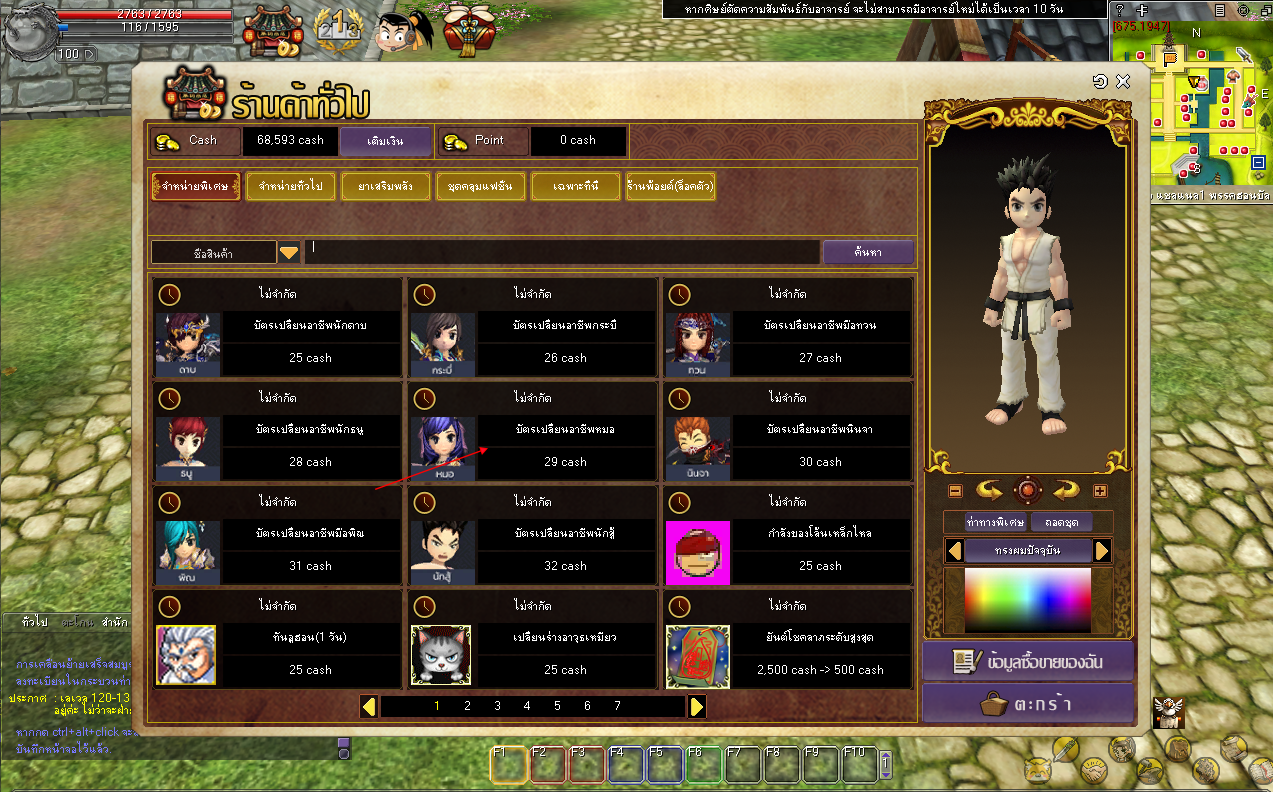Switch to the จำหน่ายทั่วไป tab
The width and height of the screenshot is (1273, 792).
[297, 187]
